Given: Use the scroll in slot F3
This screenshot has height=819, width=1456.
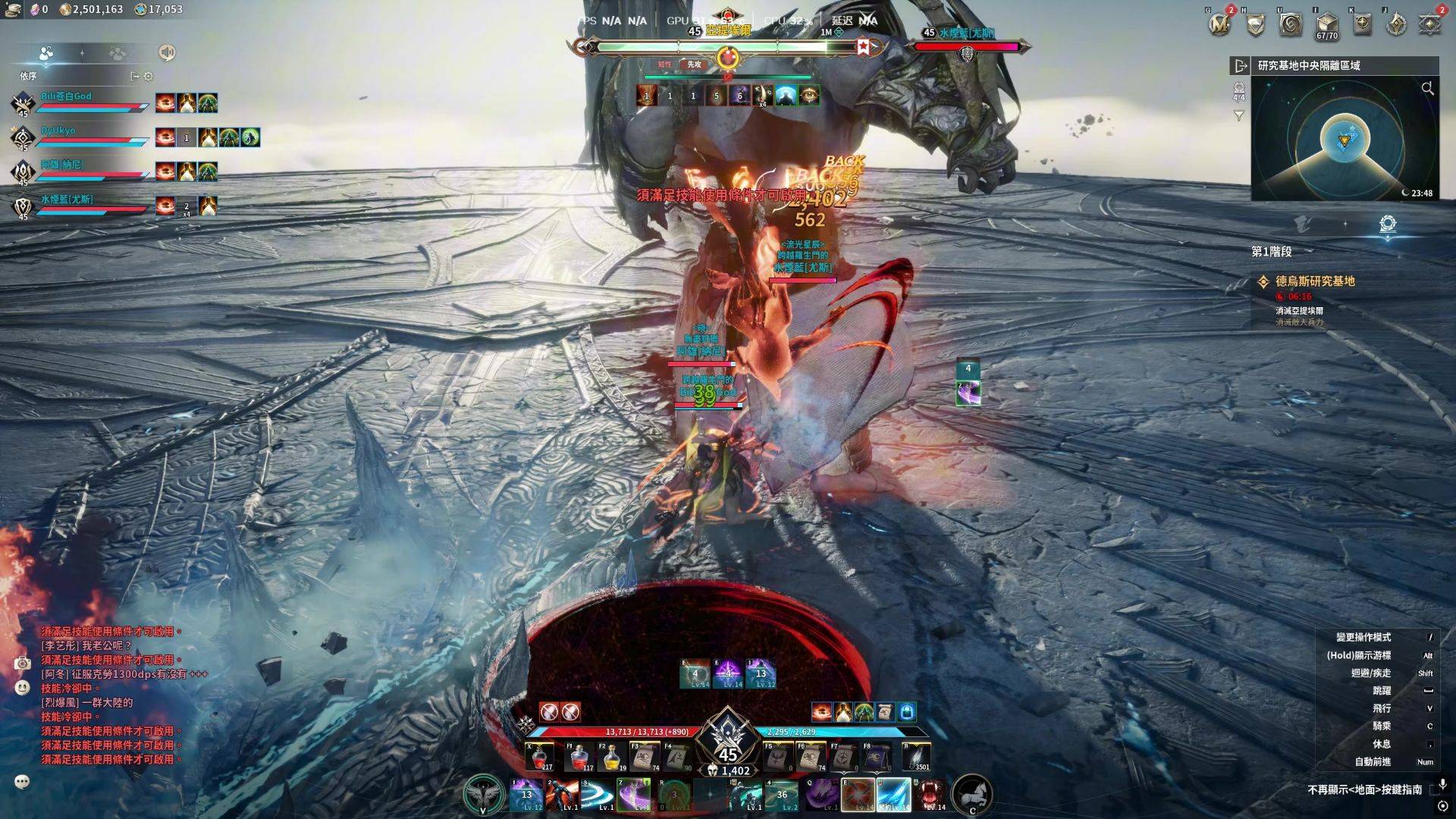Looking at the screenshot, I should click(645, 757).
